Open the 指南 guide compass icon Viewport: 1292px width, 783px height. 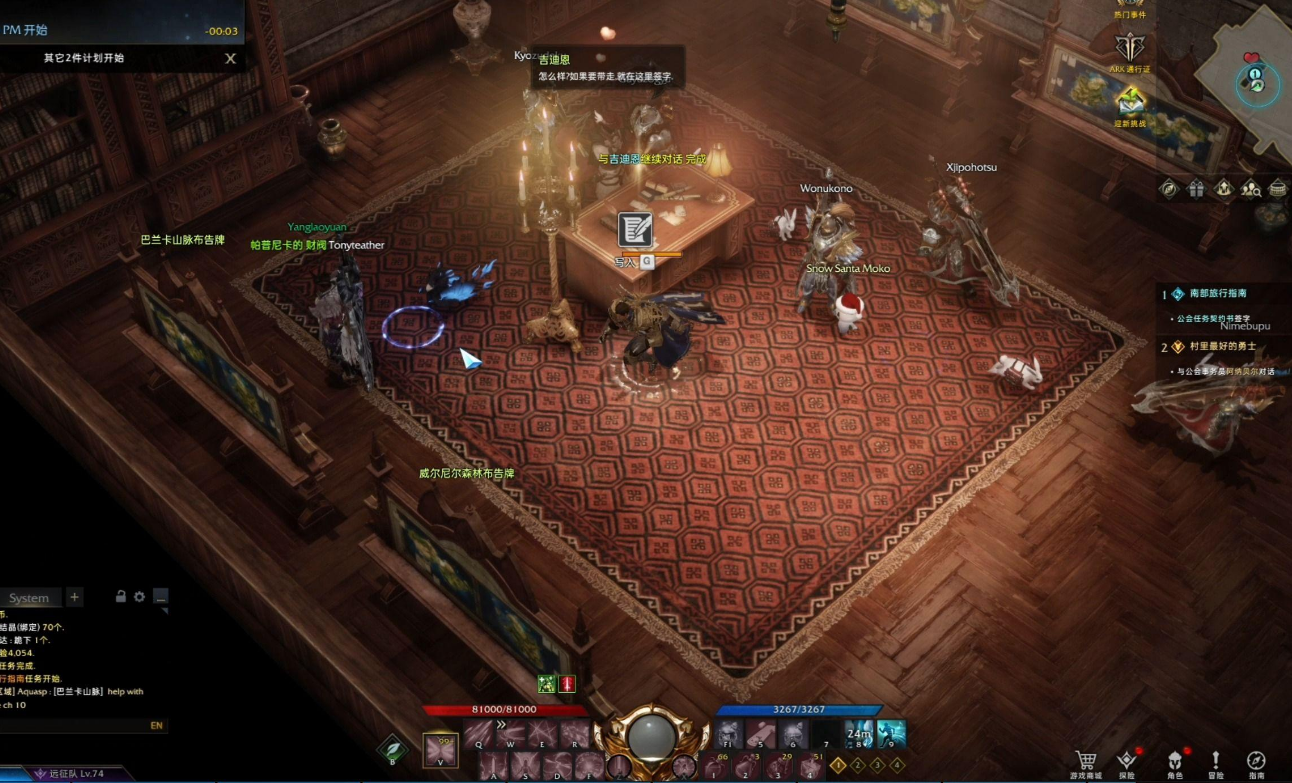1256,762
